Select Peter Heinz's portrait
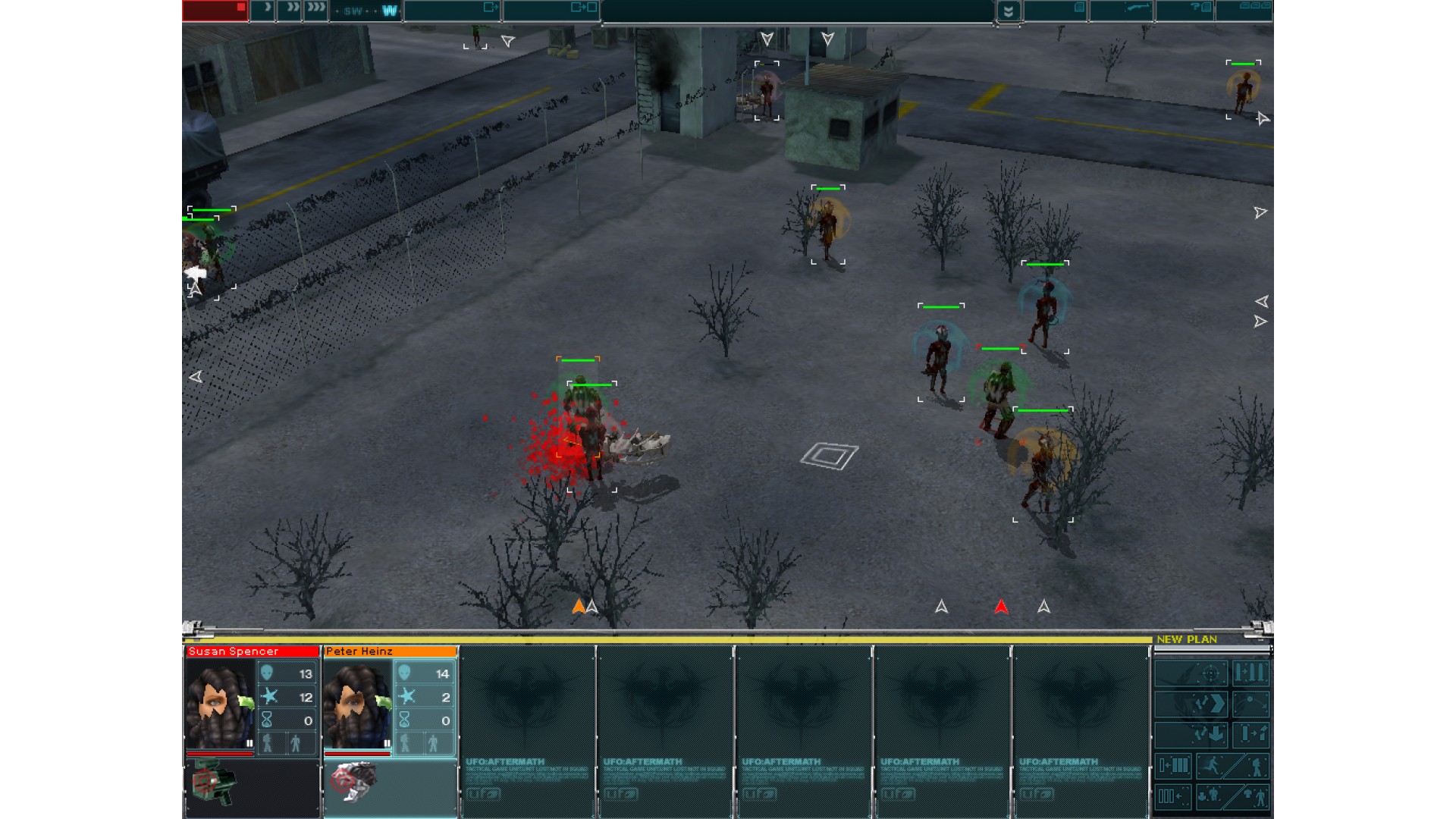Screen dimensions: 1456x819 358,705
